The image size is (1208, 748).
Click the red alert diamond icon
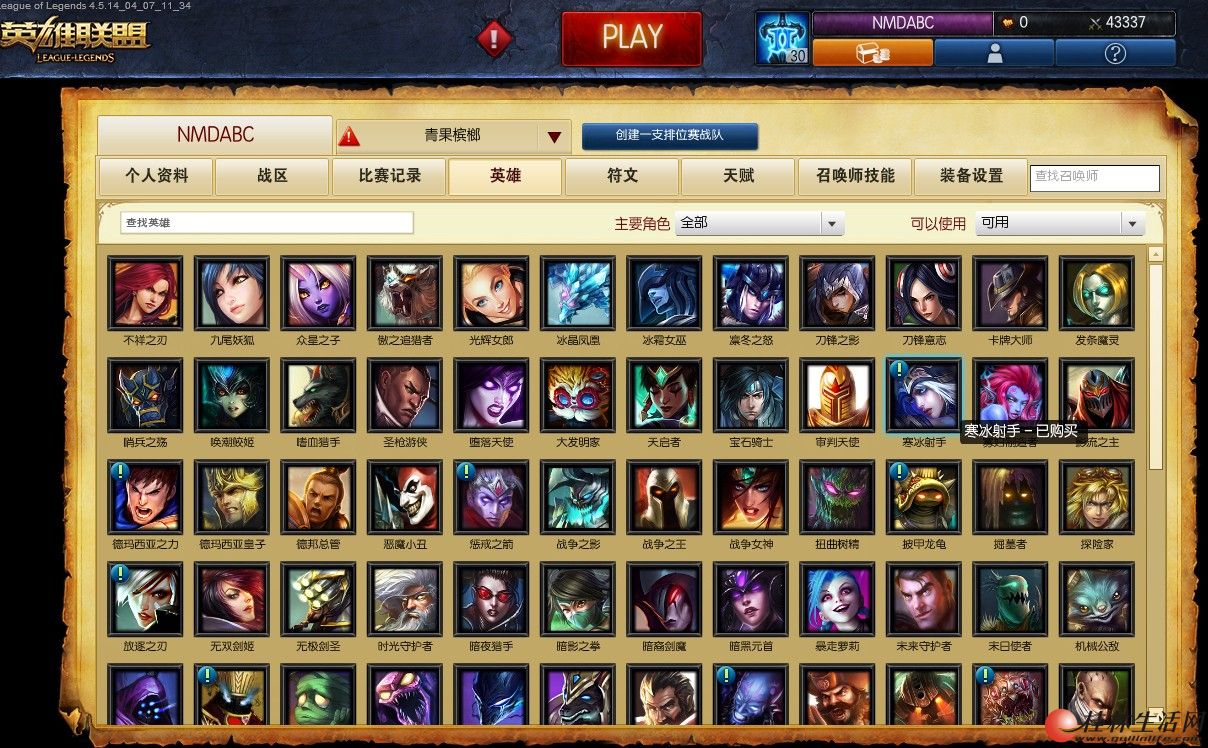[494, 39]
